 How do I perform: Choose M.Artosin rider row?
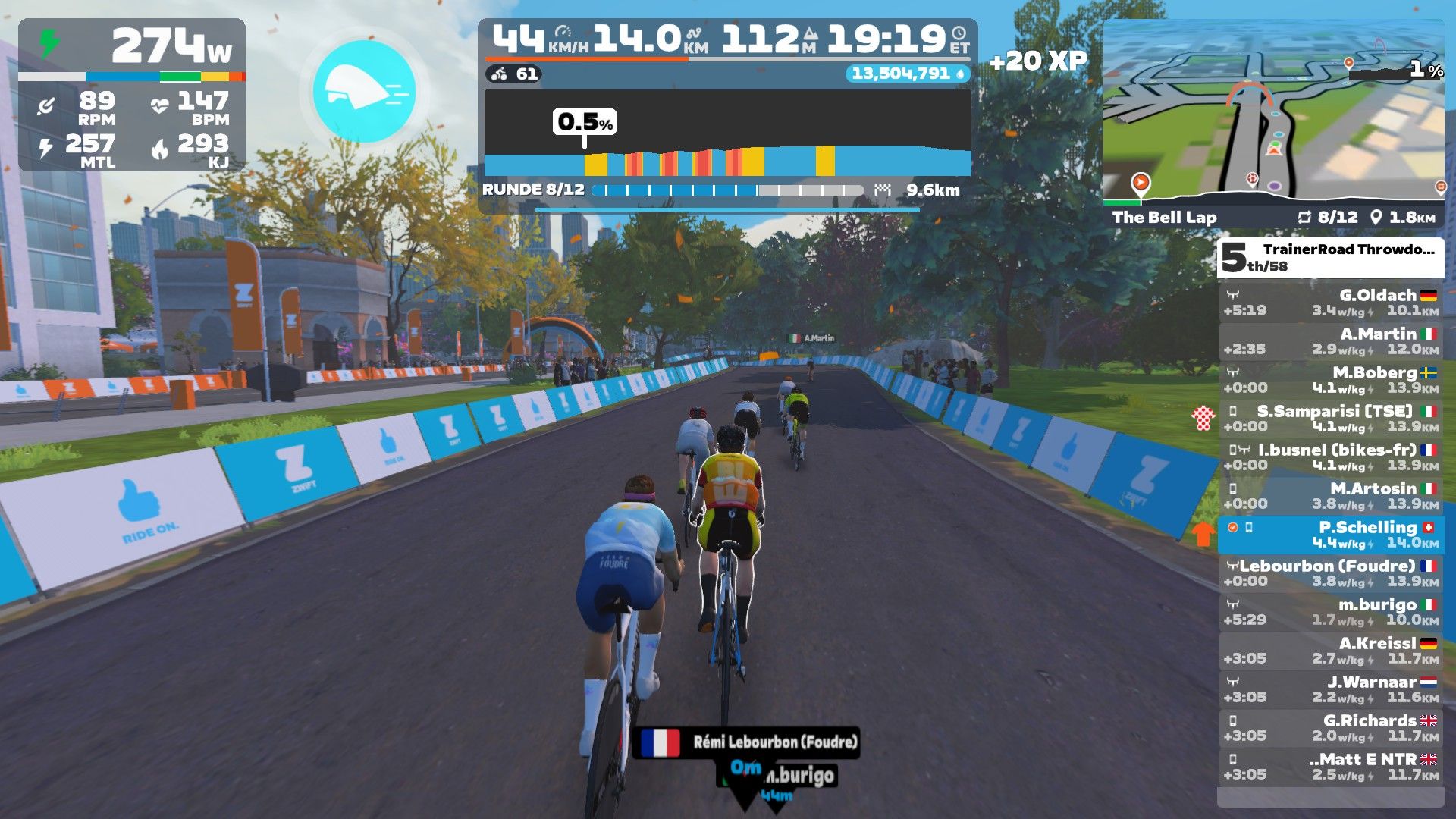(1331, 496)
